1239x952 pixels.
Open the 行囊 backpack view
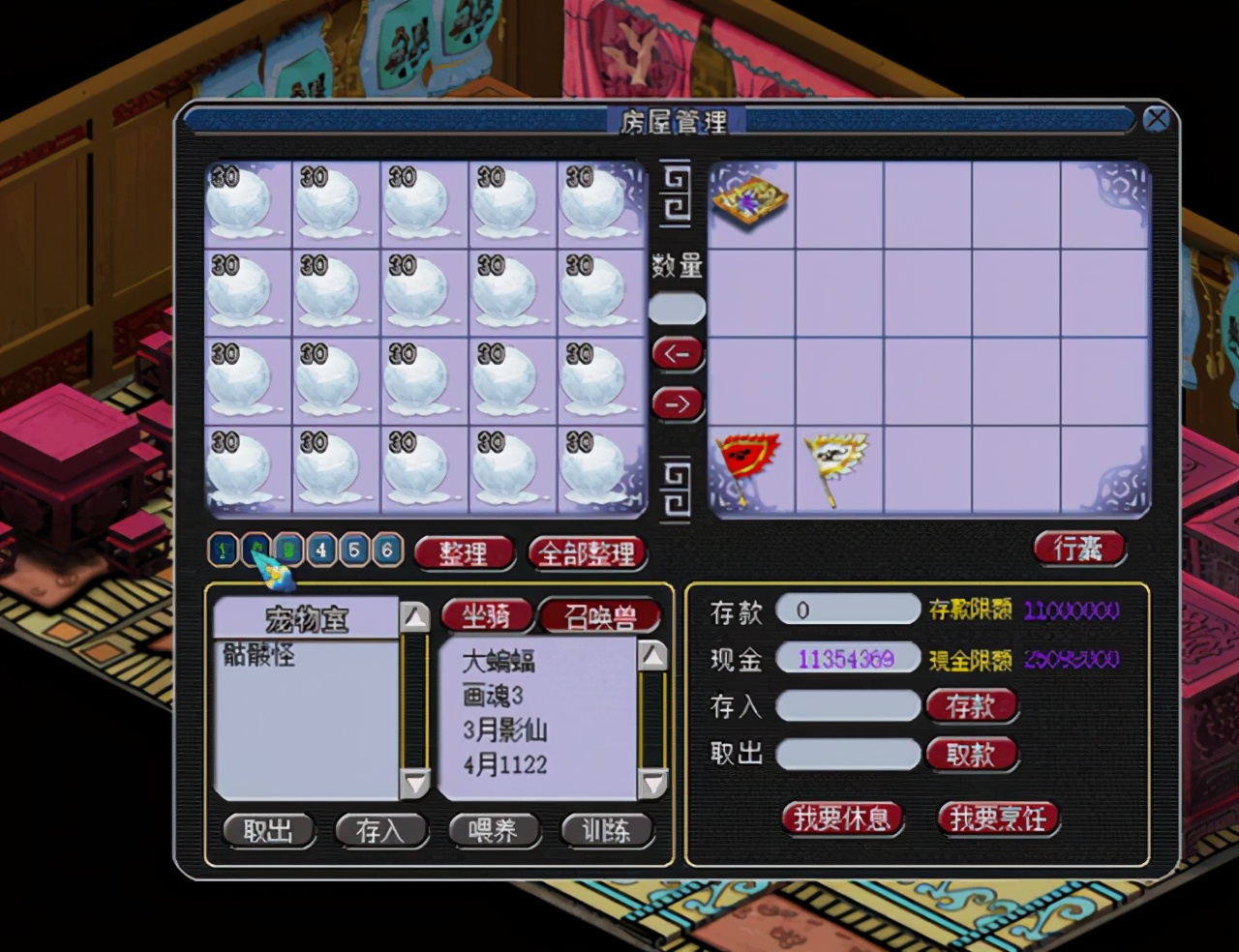point(1078,549)
